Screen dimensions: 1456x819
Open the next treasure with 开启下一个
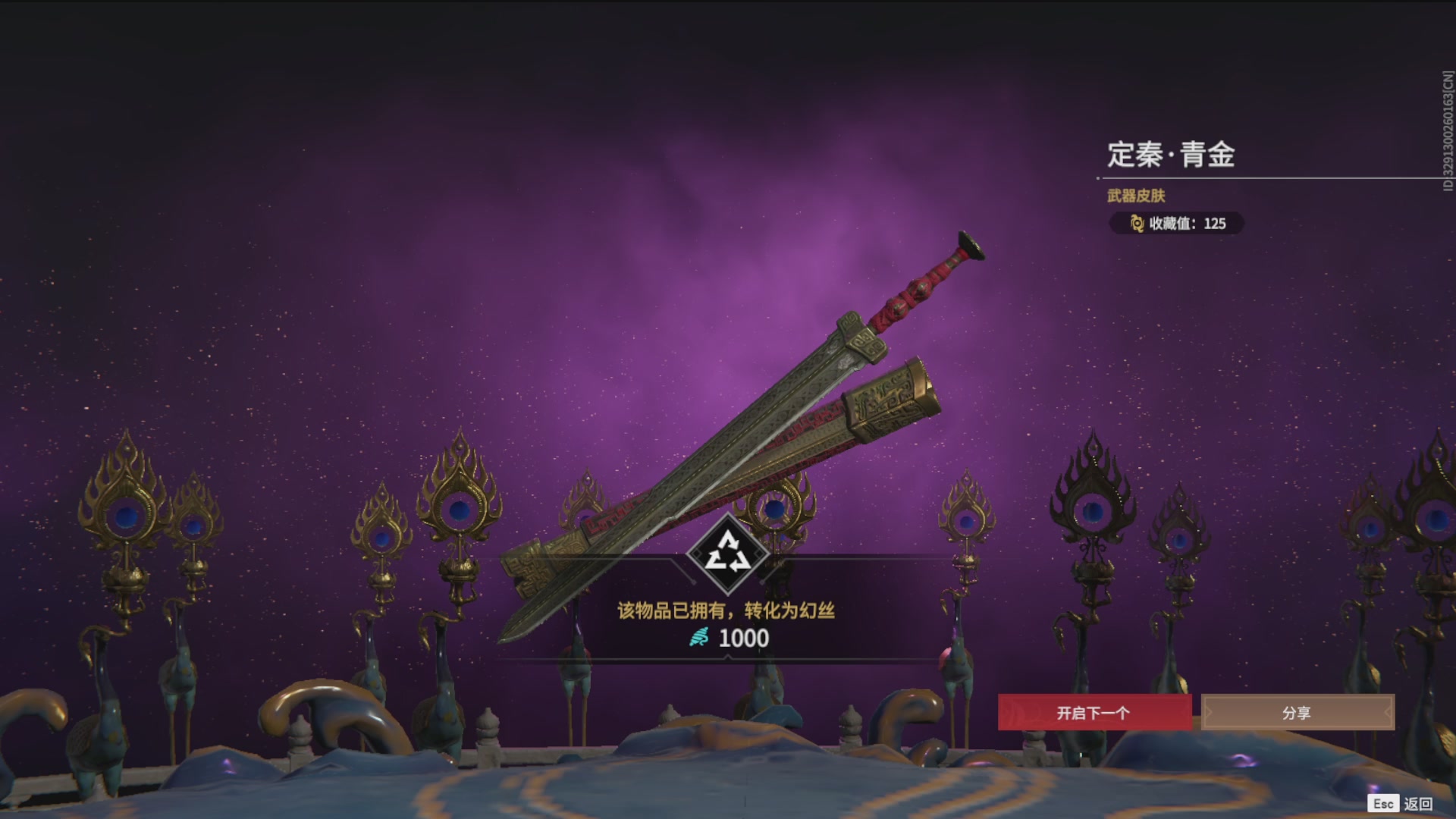pyautogui.click(x=1094, y=713)
